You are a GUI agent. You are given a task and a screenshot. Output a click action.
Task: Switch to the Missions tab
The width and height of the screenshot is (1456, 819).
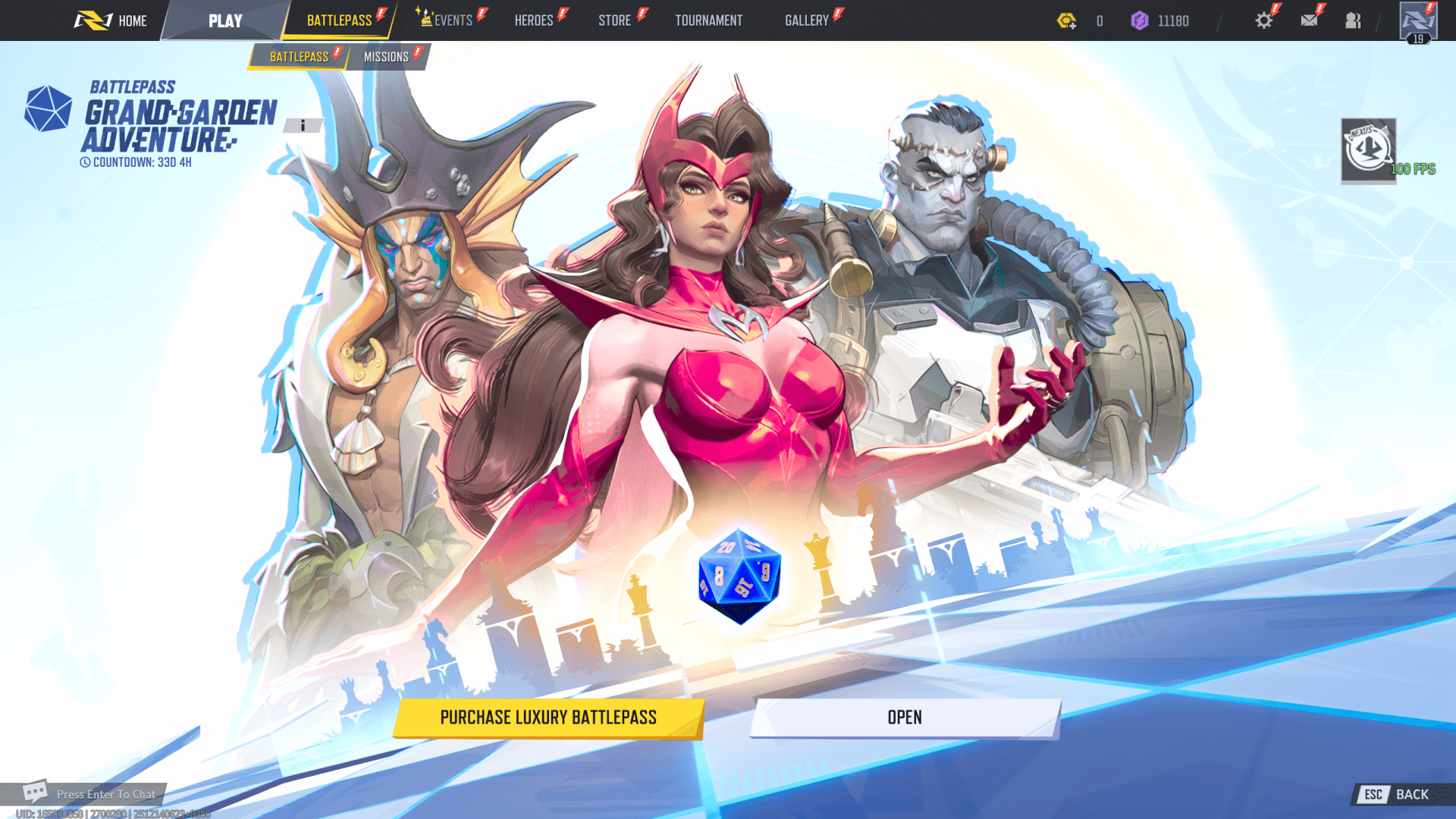[387, 56]
